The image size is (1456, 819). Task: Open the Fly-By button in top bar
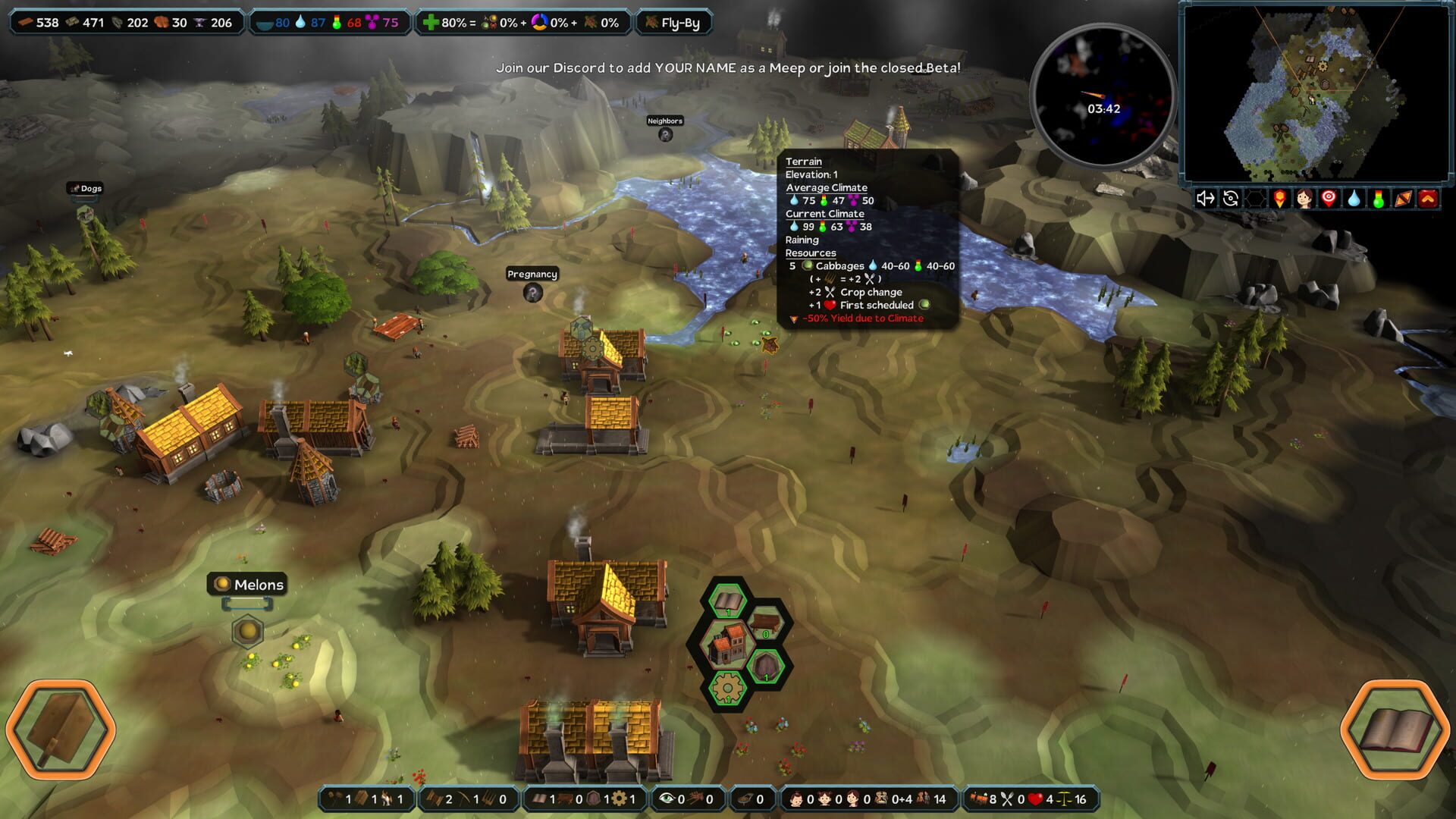[673, 23]
